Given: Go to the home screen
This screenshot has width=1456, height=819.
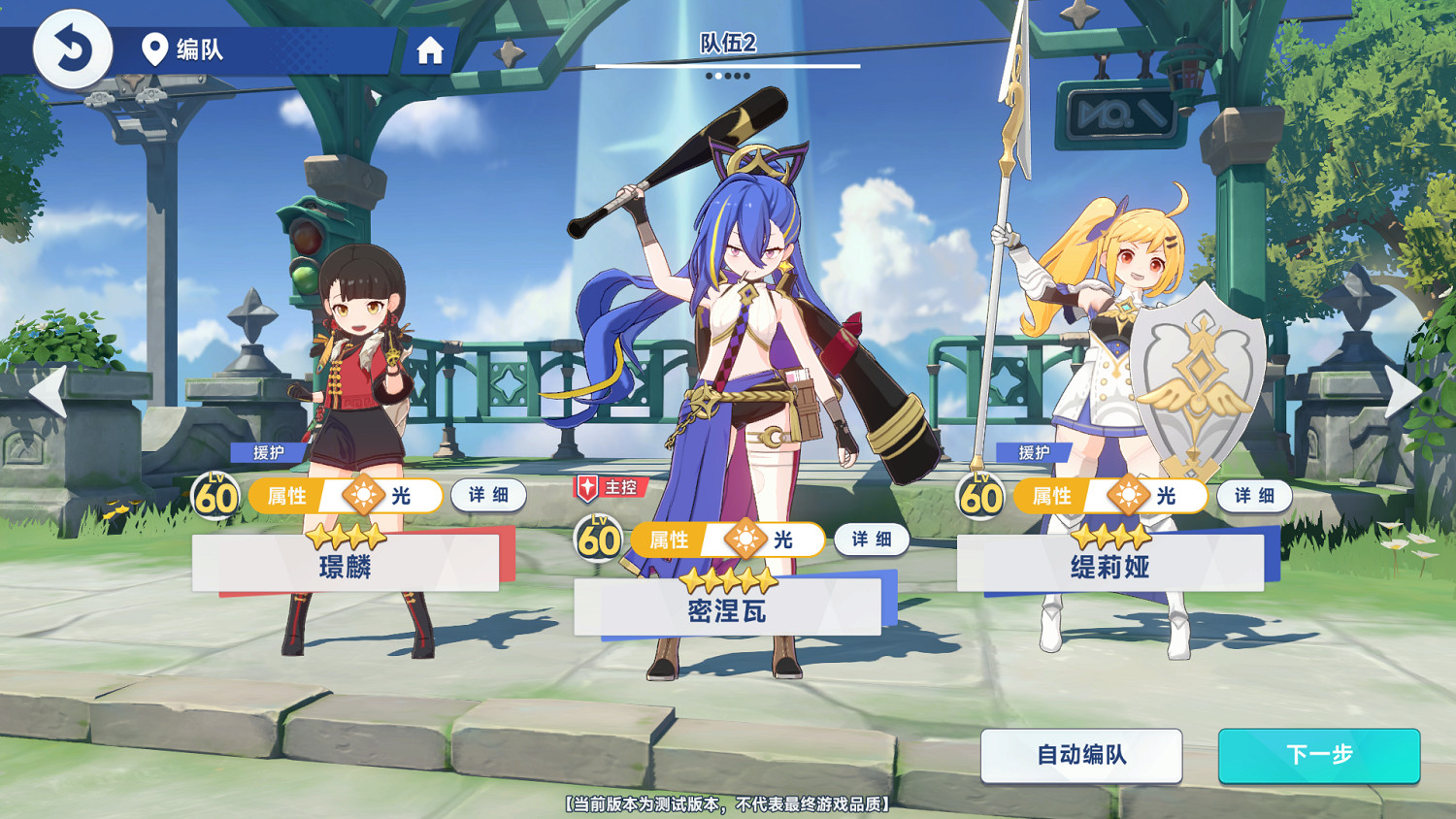Looking at the screenshot, I should coord(430,50).
